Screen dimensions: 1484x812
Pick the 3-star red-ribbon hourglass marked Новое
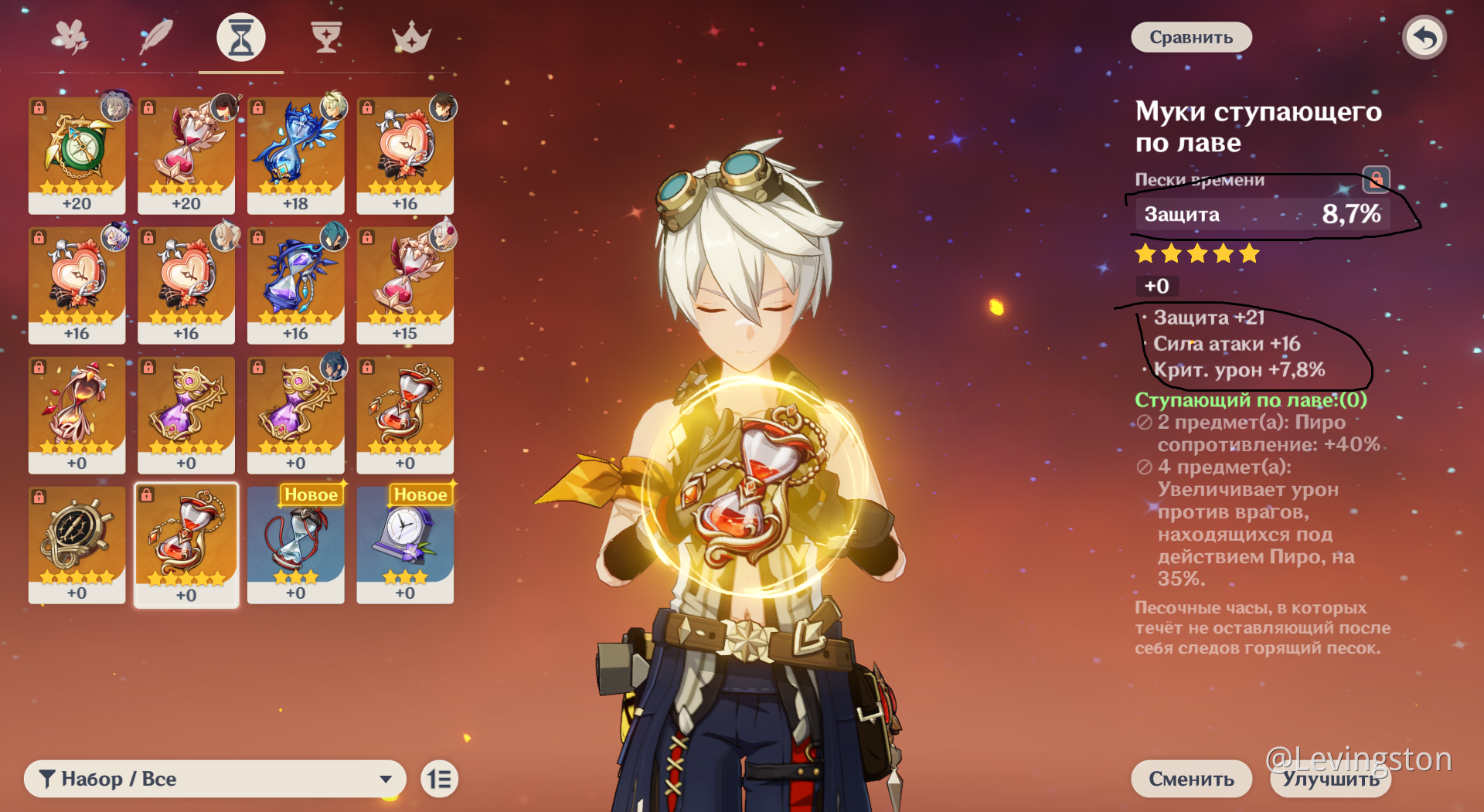tap(295, 544)
